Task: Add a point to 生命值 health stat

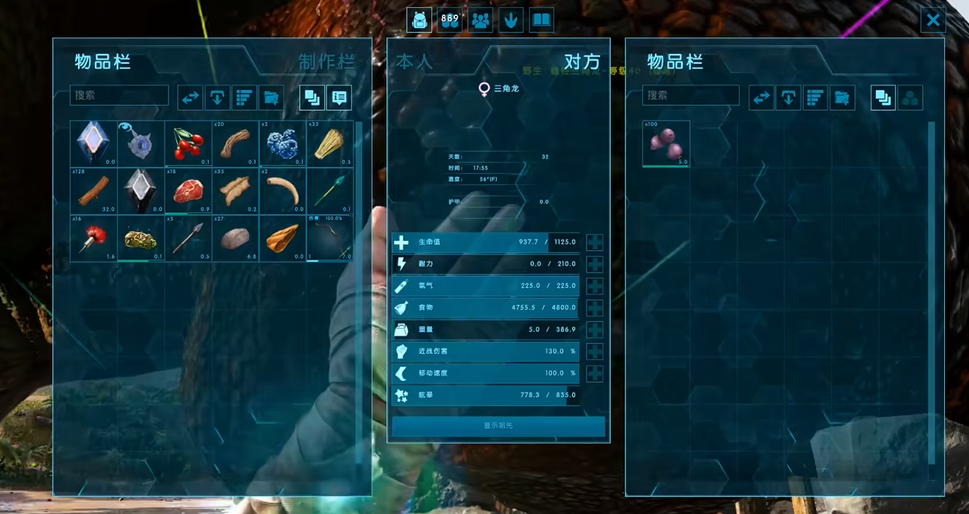Action: click(x=595, y=242)
